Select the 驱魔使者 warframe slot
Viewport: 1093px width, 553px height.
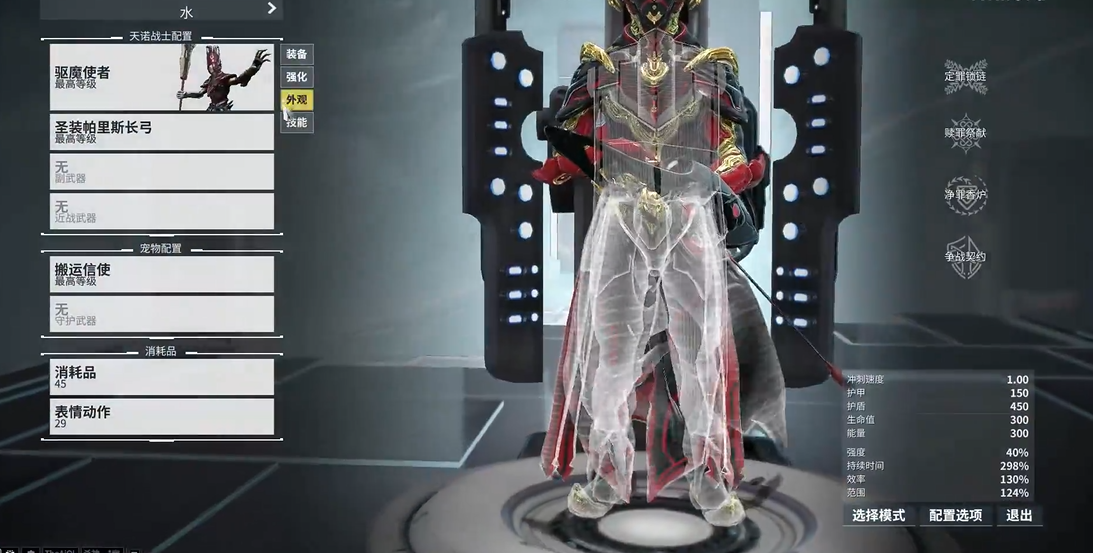161,78
